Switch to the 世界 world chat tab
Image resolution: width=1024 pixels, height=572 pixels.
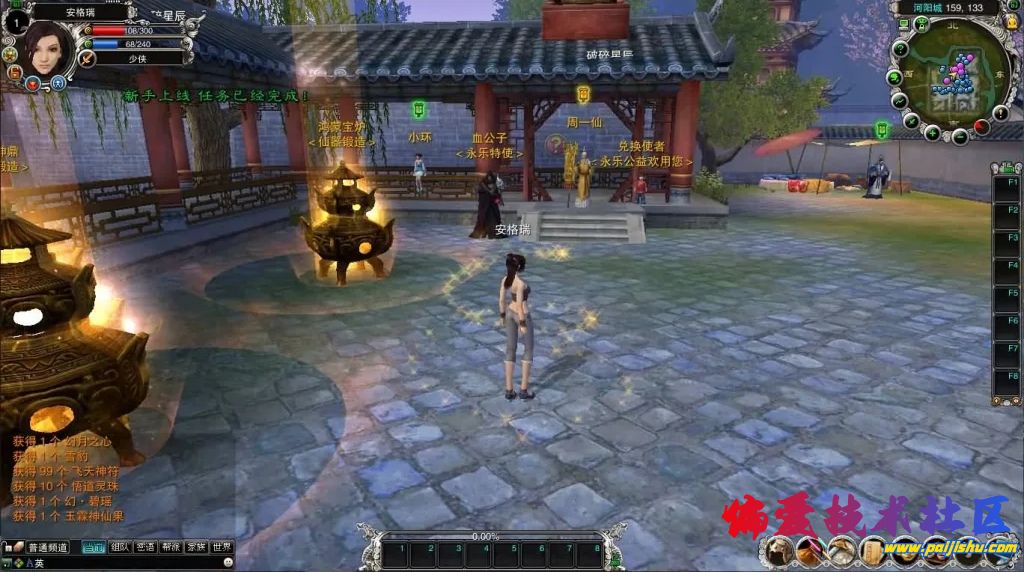click(x=222, y=547)
